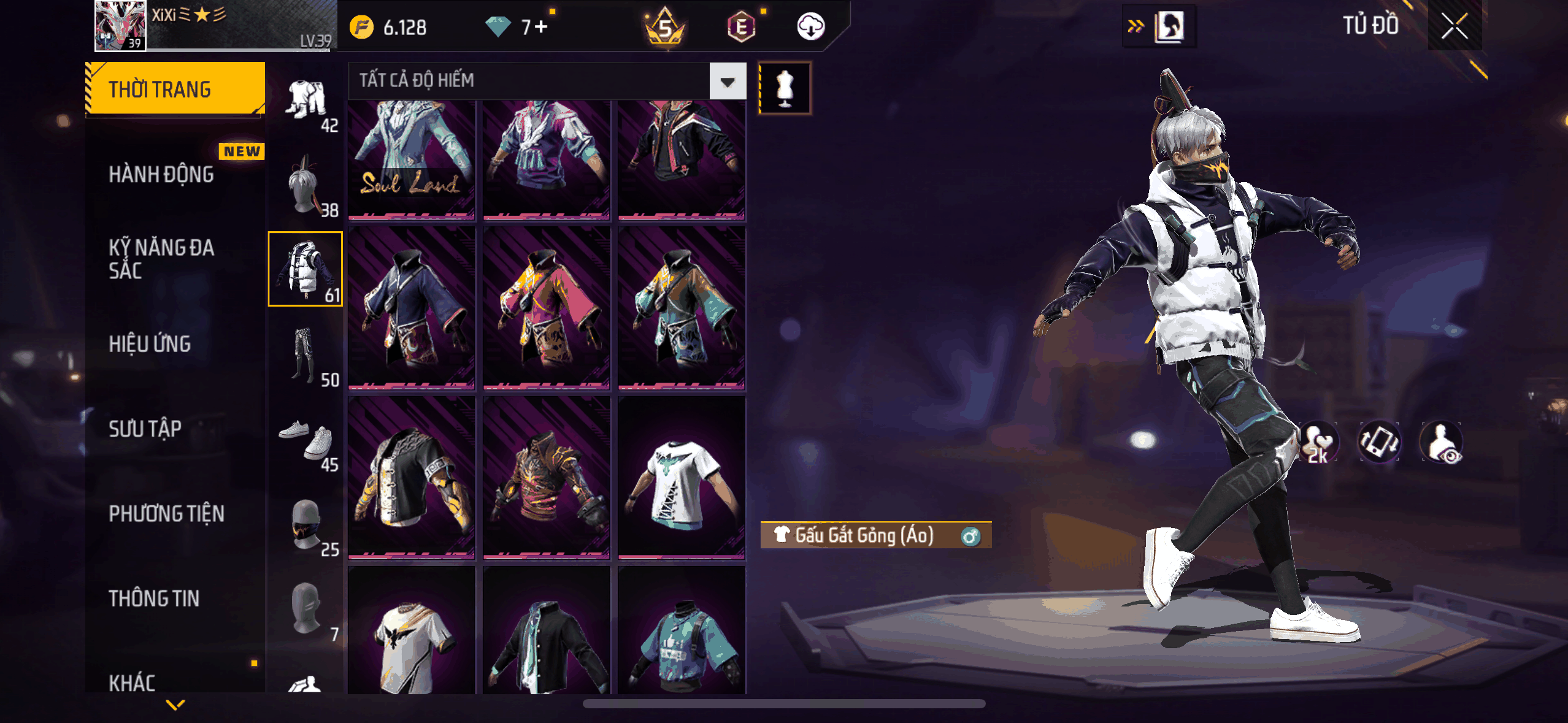Select the face mask category with 25 items
This screenshot has width=1568, height=723.
point(306,525)
